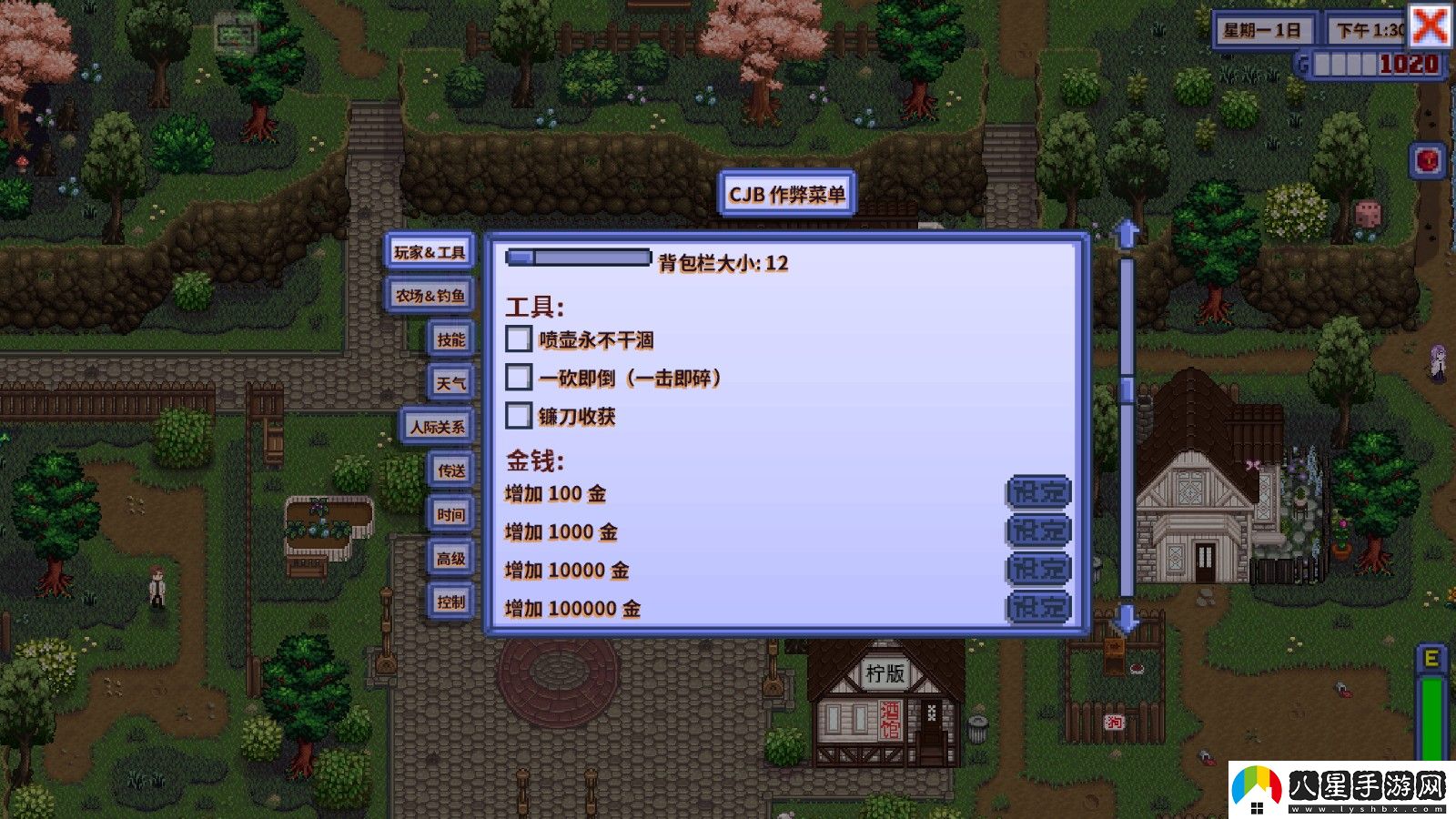This screenshot has width=1456, height=819.
Task: Toggle 镰刀收获 on
Action: [519, 418]
